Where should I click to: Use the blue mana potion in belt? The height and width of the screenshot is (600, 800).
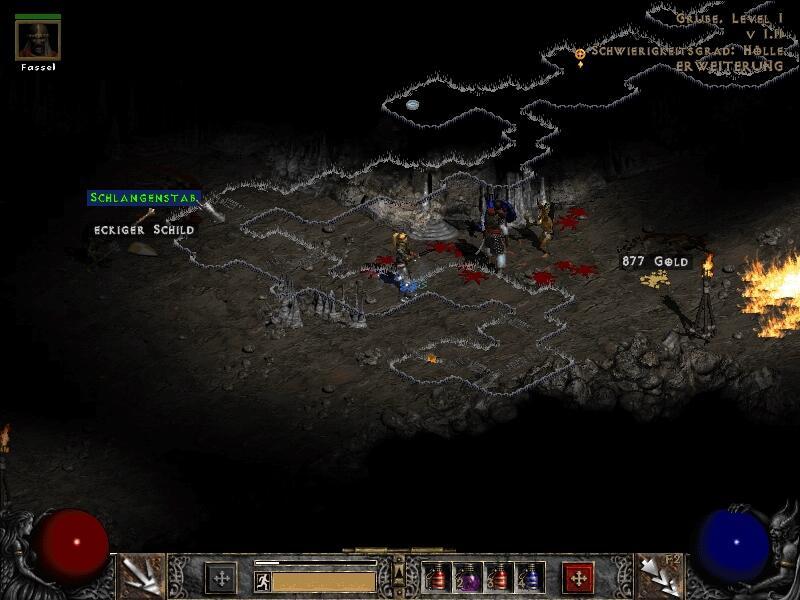coord(529,578)
